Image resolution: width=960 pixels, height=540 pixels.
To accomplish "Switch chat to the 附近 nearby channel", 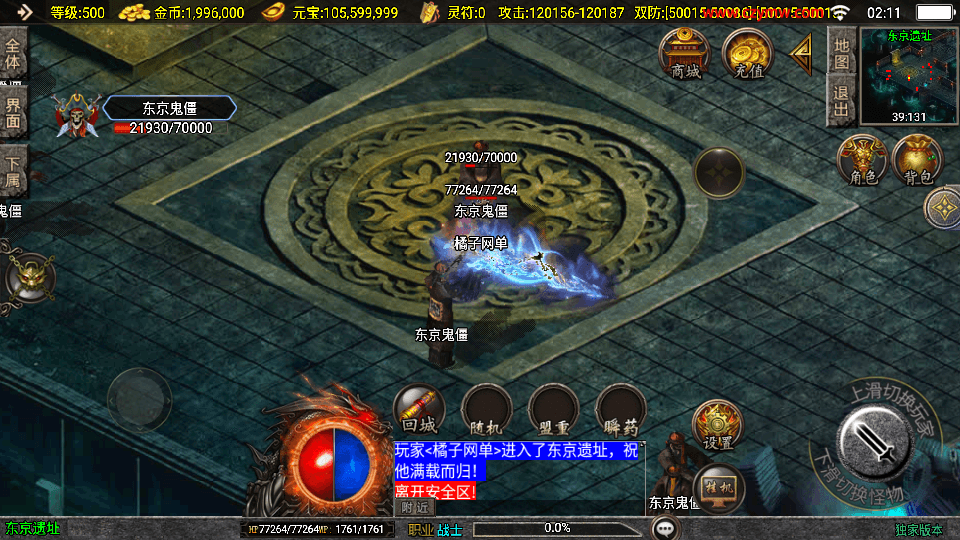I will click(x=412, y=507).
